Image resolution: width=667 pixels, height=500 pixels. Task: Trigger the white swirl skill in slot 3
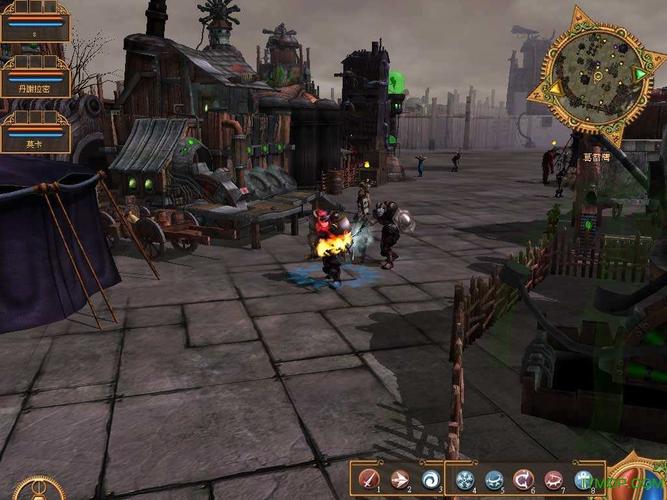pos(430,479)
